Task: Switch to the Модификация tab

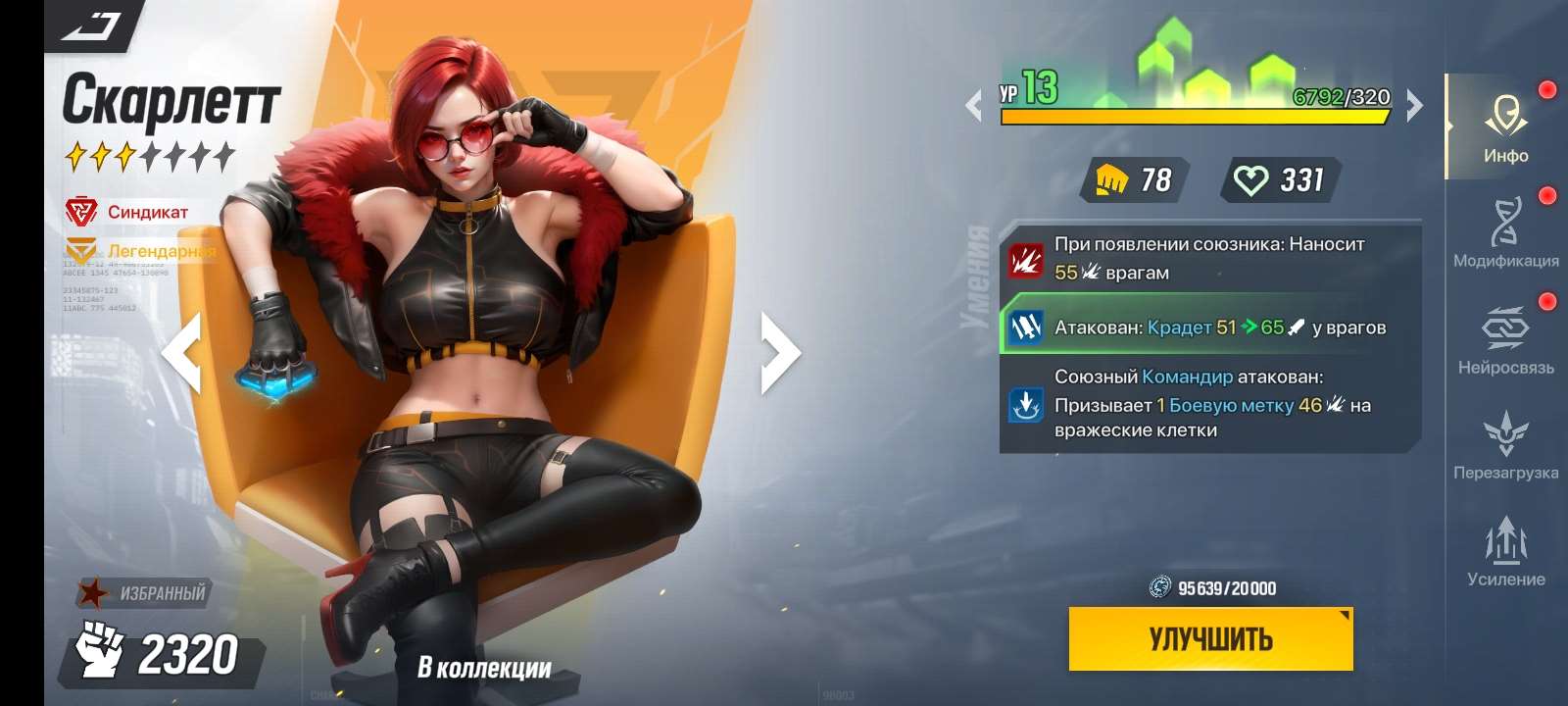Action: click(x=1506, y=221)
